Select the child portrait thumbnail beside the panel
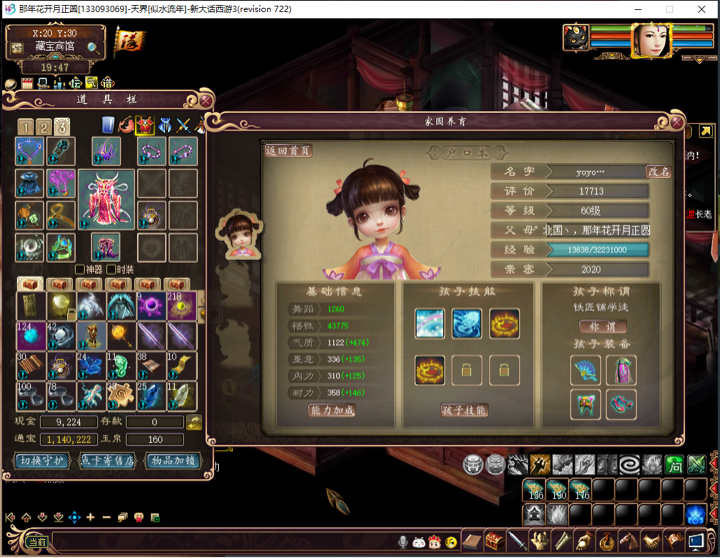 239,232
